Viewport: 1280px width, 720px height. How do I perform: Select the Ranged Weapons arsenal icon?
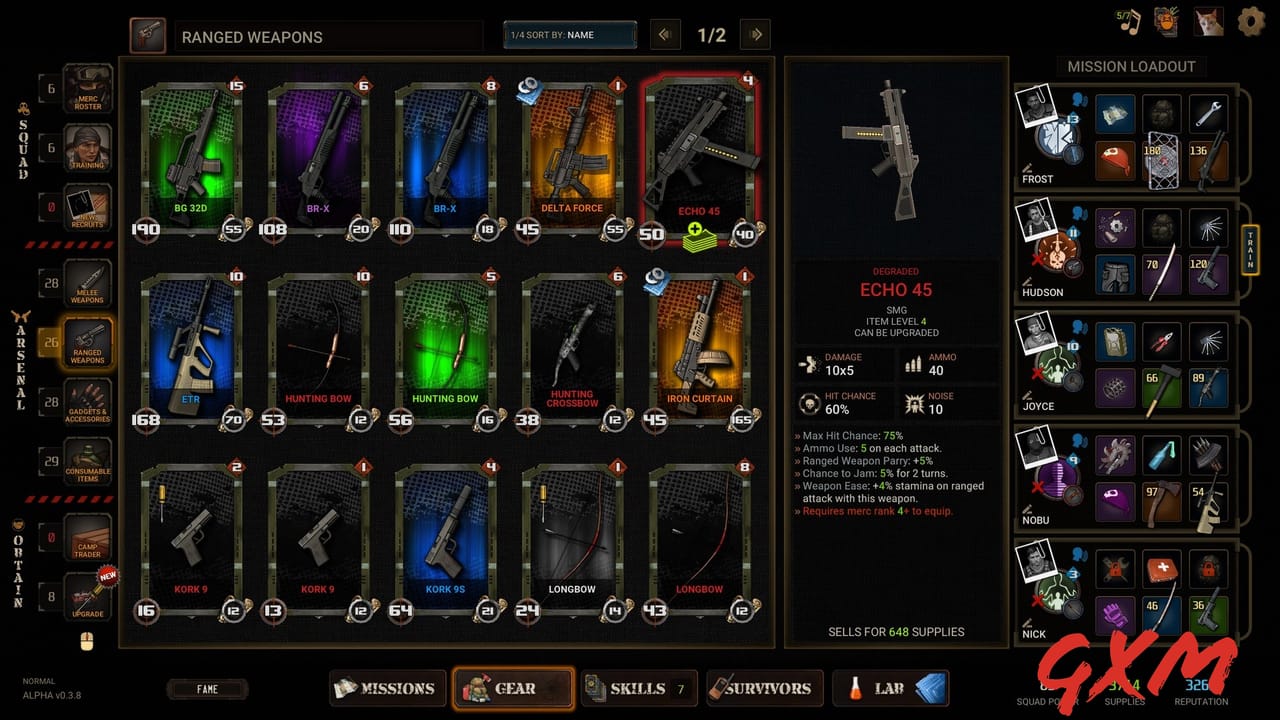tap(87, 341)
